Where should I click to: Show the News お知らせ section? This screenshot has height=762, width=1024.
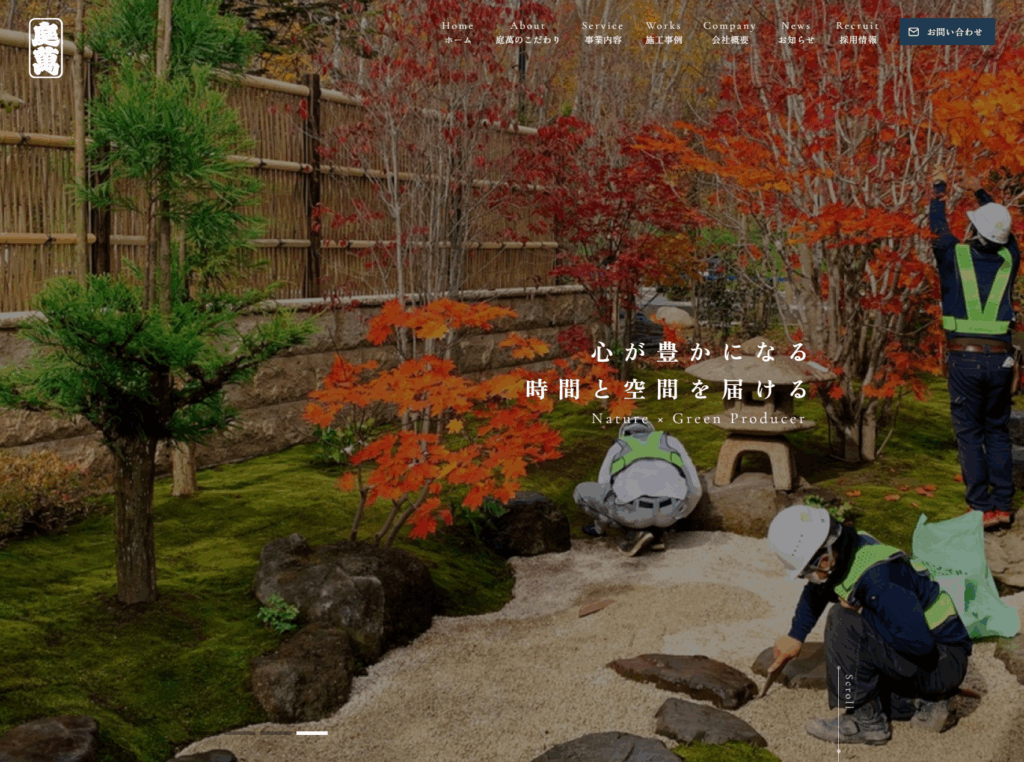[796, 32]
